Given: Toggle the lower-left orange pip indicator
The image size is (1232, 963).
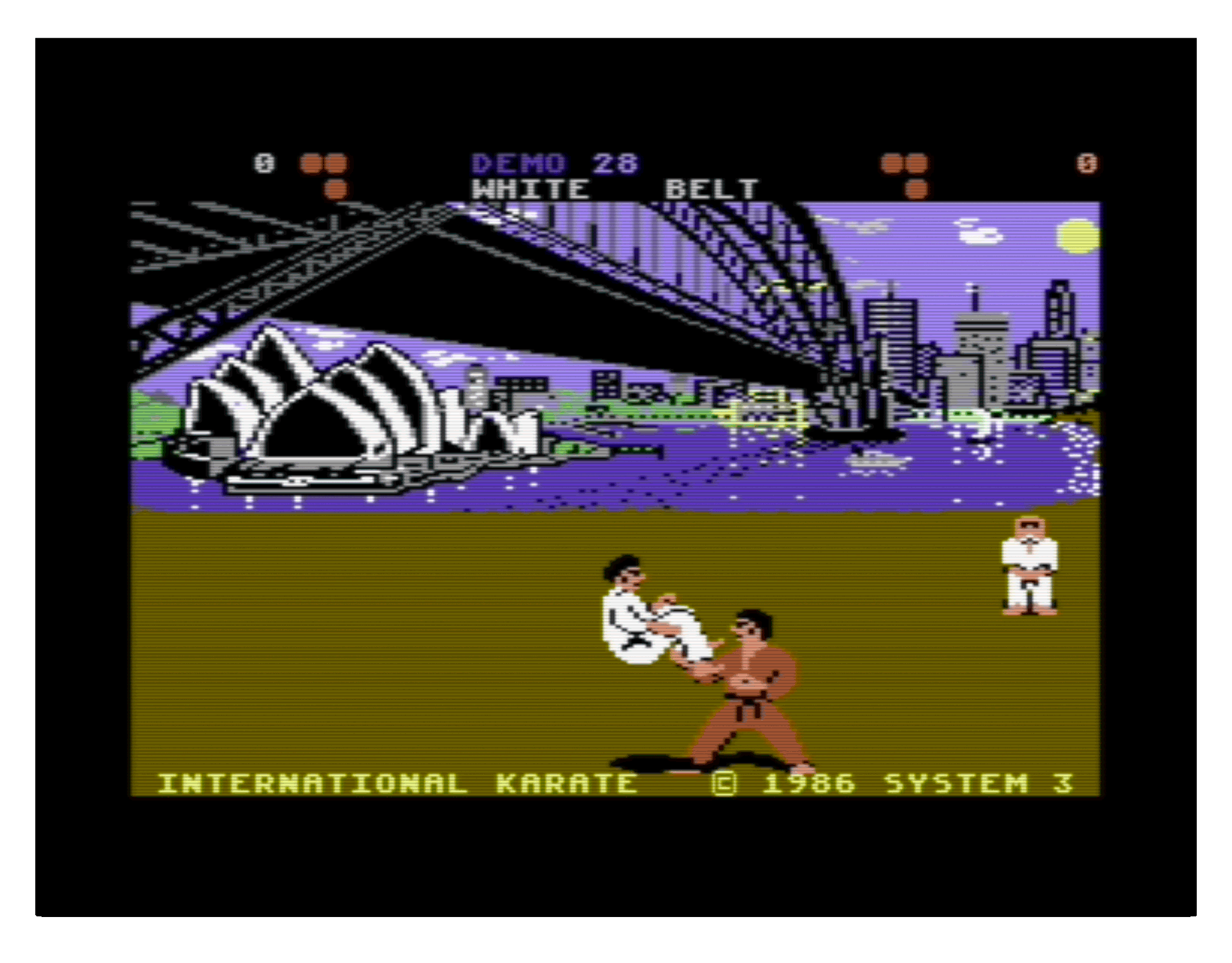Looking at the screenshot, I should [x=336, y=188].
